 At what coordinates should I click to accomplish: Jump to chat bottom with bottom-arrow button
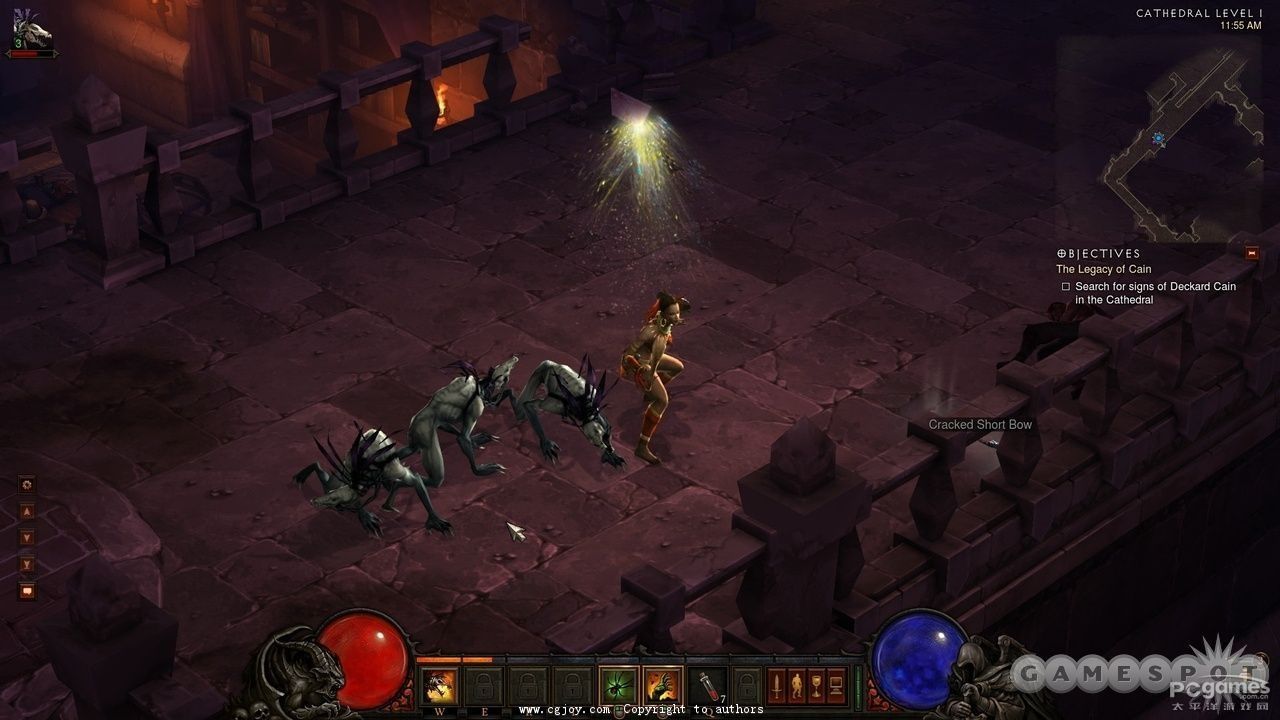(x=27, y=565)
